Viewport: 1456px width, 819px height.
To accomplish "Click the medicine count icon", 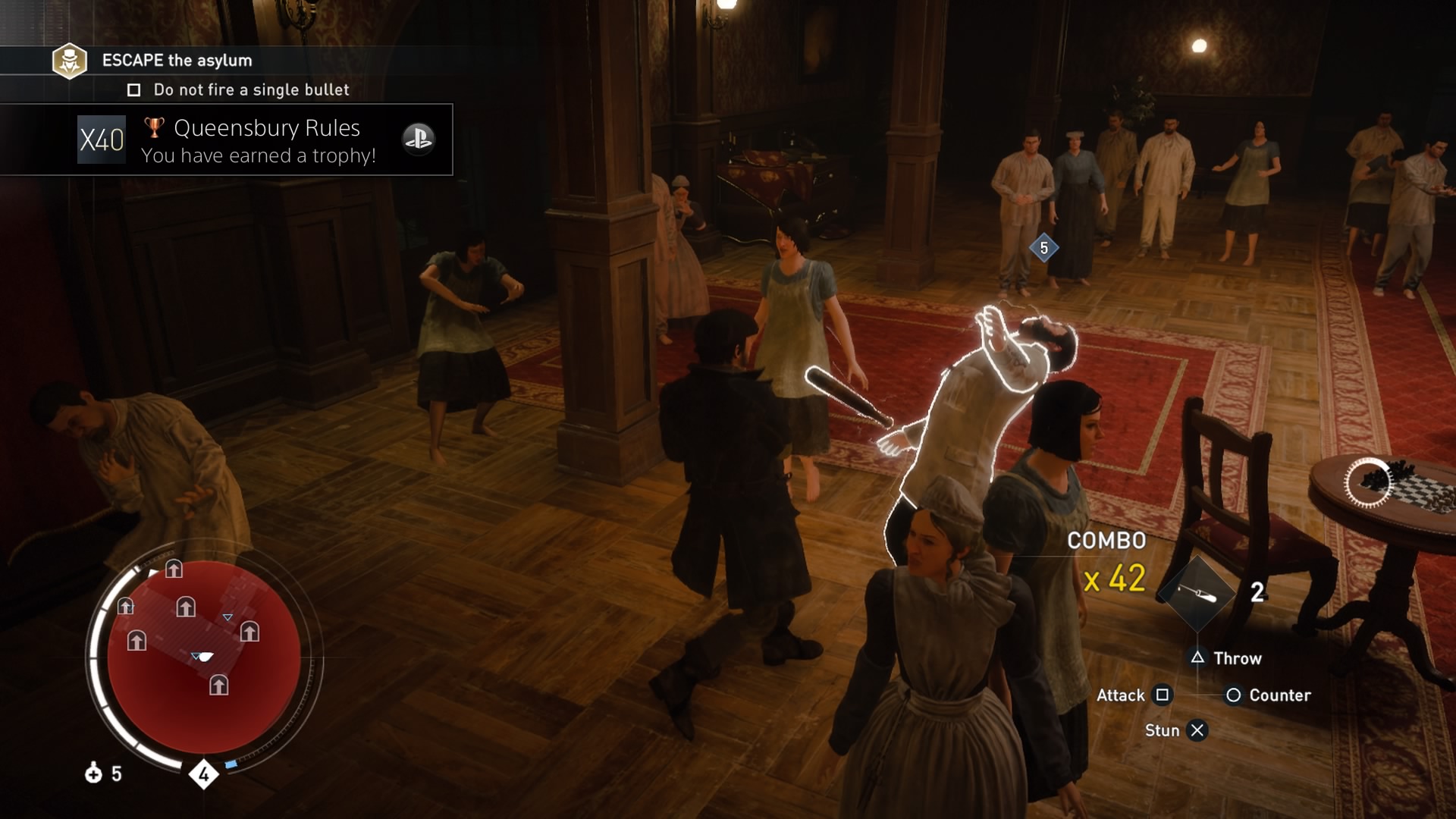I will click(x=93, y=773).
